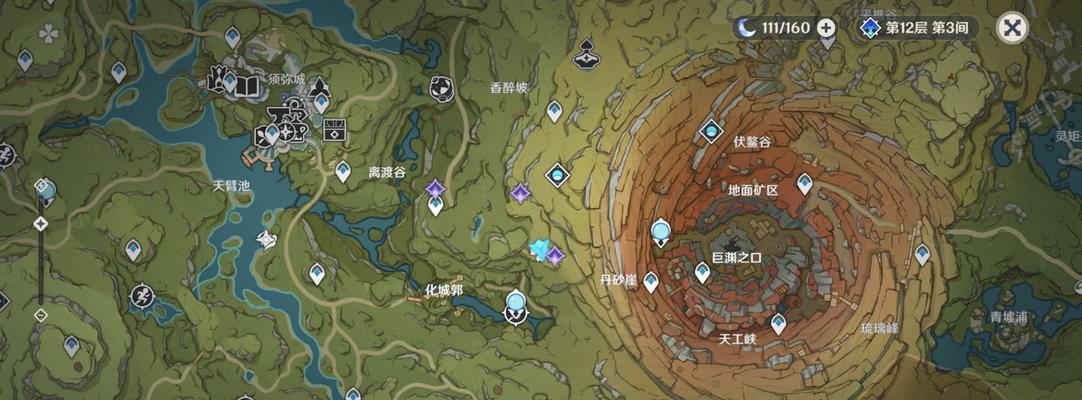This screenshot has height=400, width=1082.
Task: Select the round emblem marker left of 香醉坡
Action: point(440,88)
